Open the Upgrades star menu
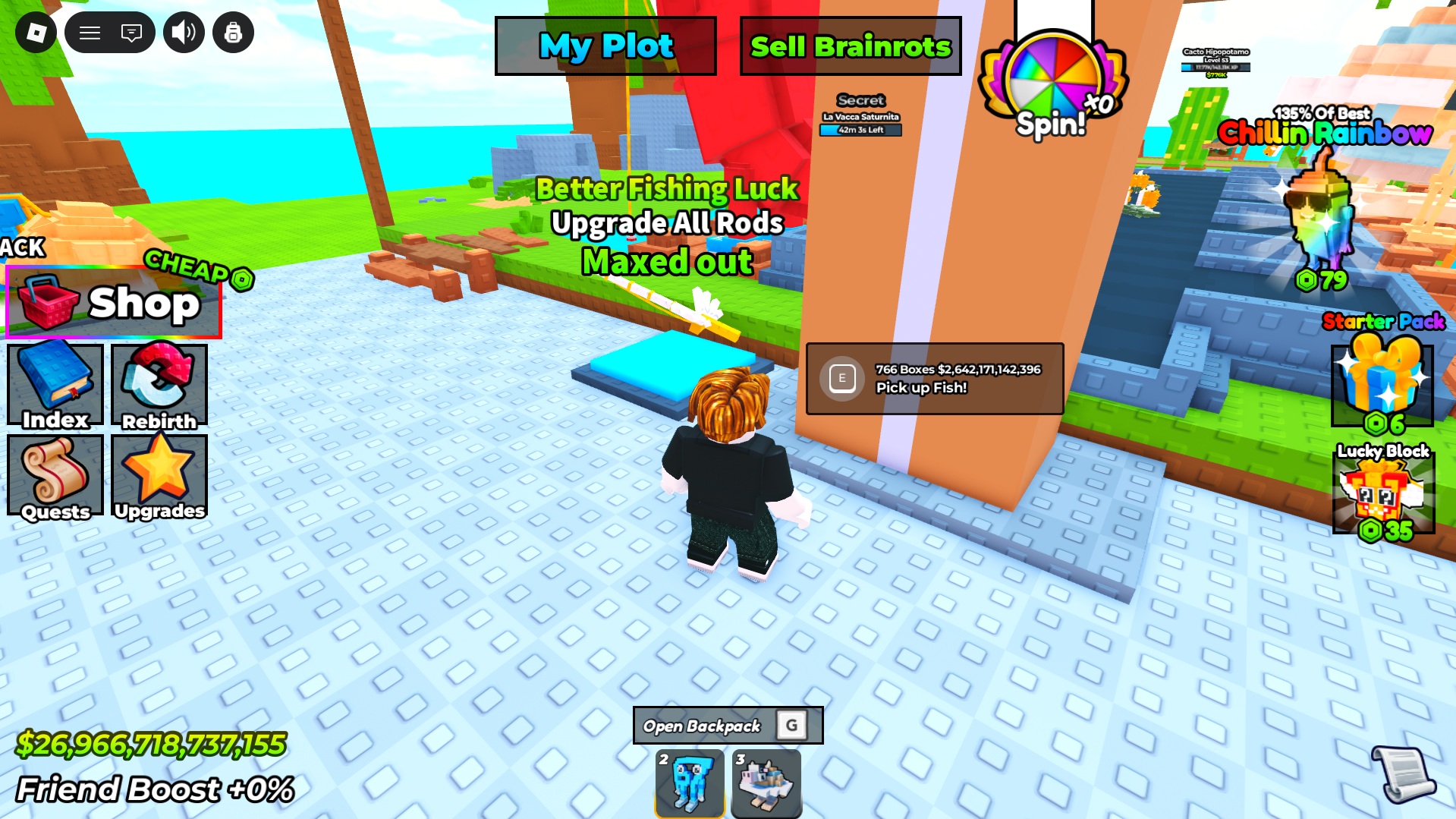 click(158, 476)
